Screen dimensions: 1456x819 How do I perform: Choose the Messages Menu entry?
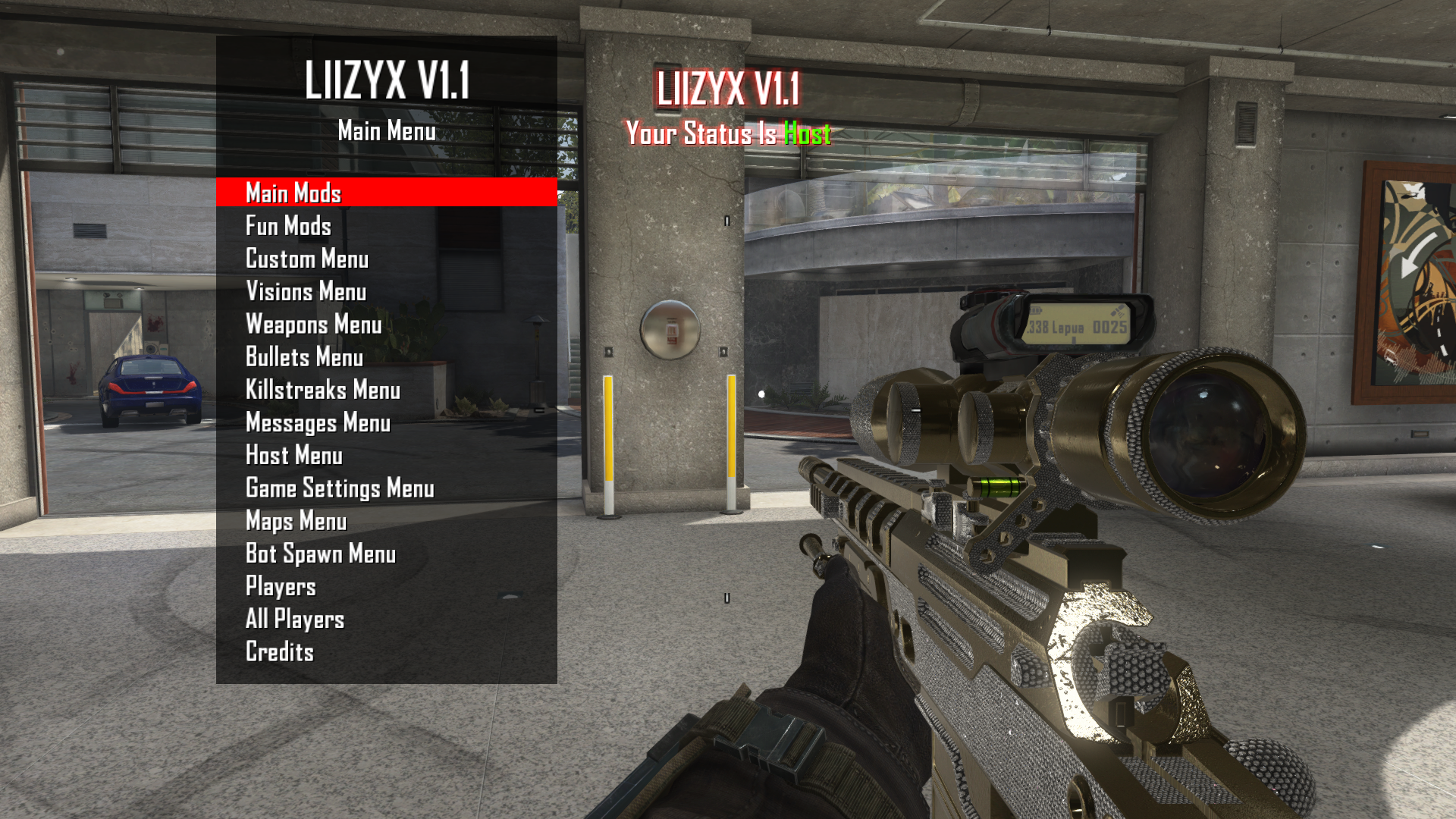[318, 422]
